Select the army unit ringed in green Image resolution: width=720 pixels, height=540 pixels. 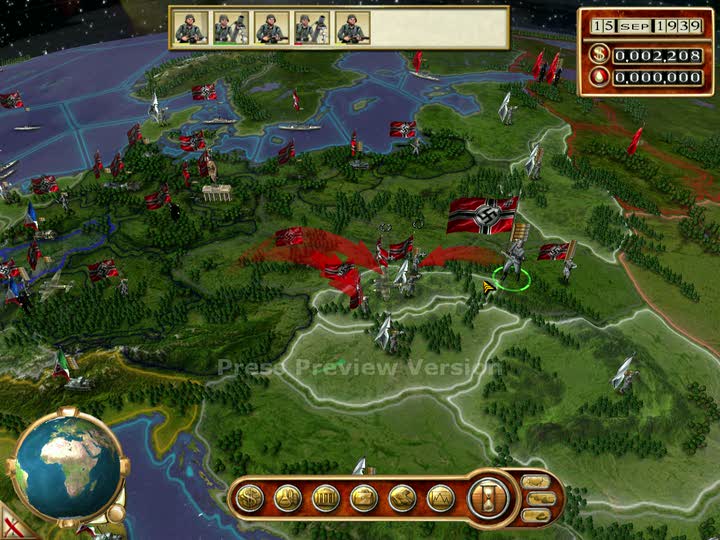pos(510,262)
